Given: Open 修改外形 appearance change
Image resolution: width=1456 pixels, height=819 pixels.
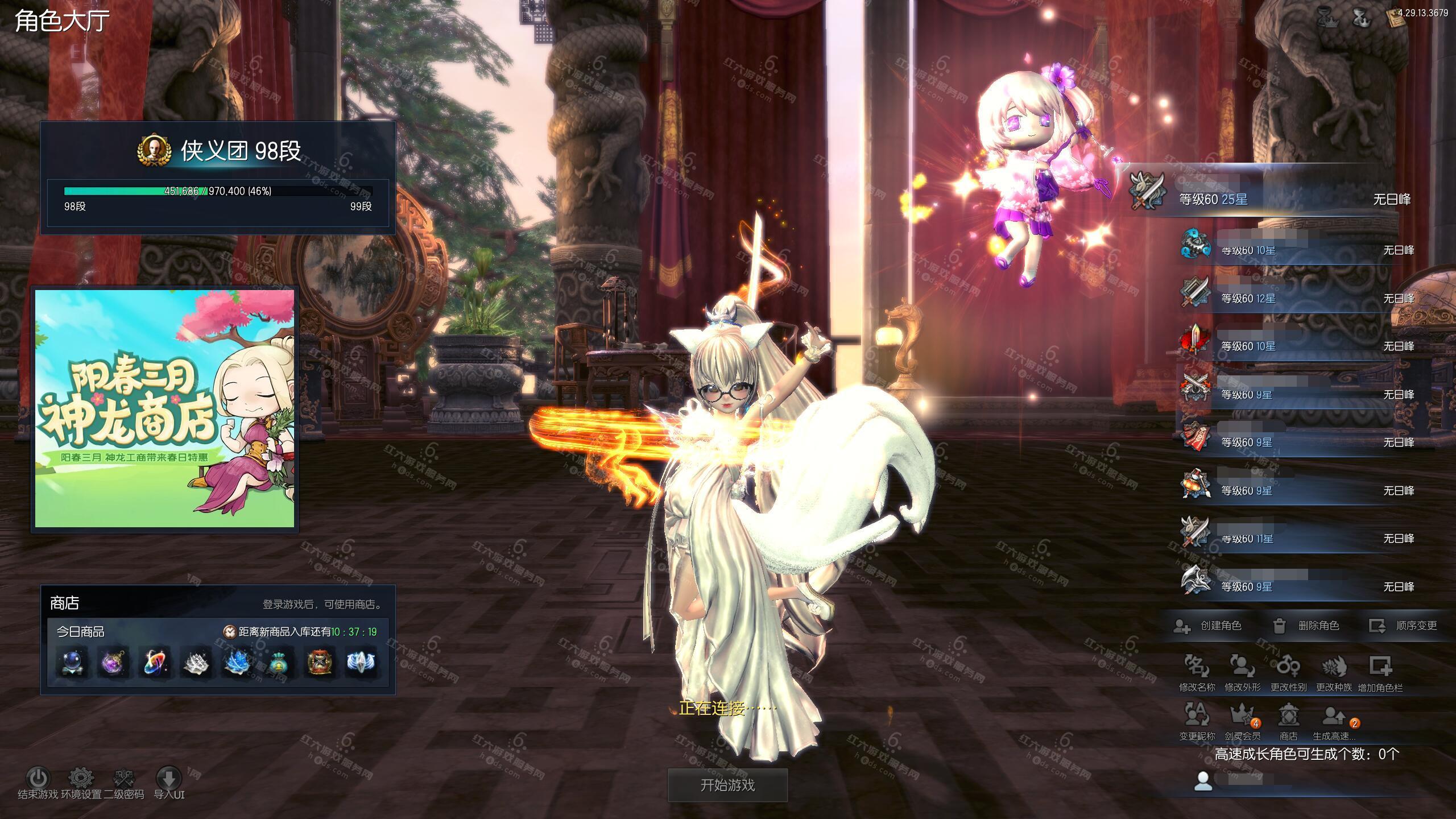Looking at the screenshot, I should point(1242,672).
